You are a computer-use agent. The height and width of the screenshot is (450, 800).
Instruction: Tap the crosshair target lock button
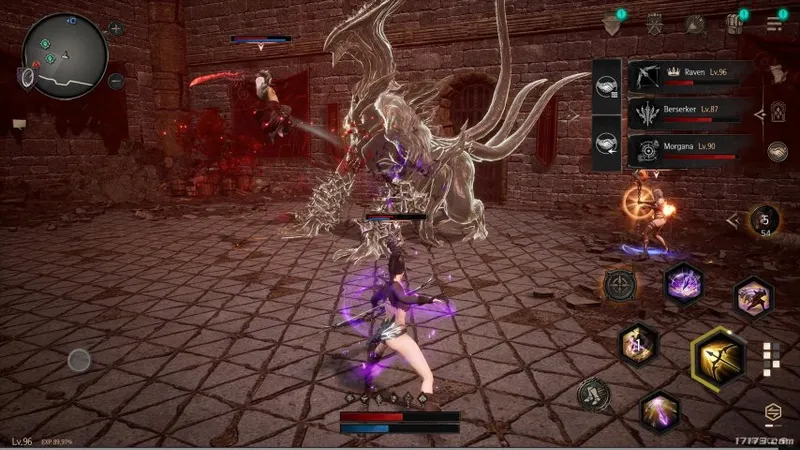point(619,285)
